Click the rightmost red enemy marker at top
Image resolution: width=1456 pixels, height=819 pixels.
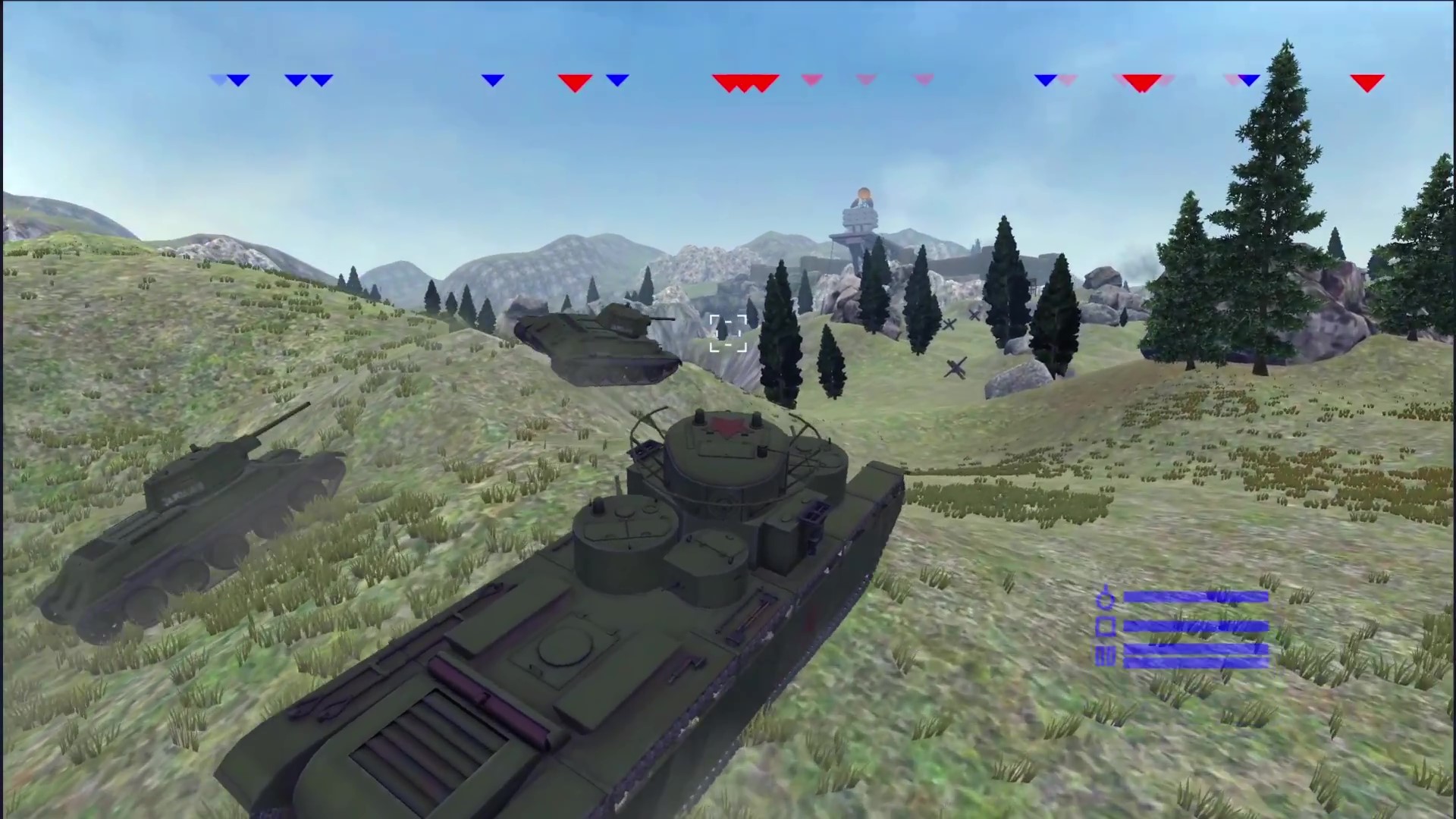1367,81
